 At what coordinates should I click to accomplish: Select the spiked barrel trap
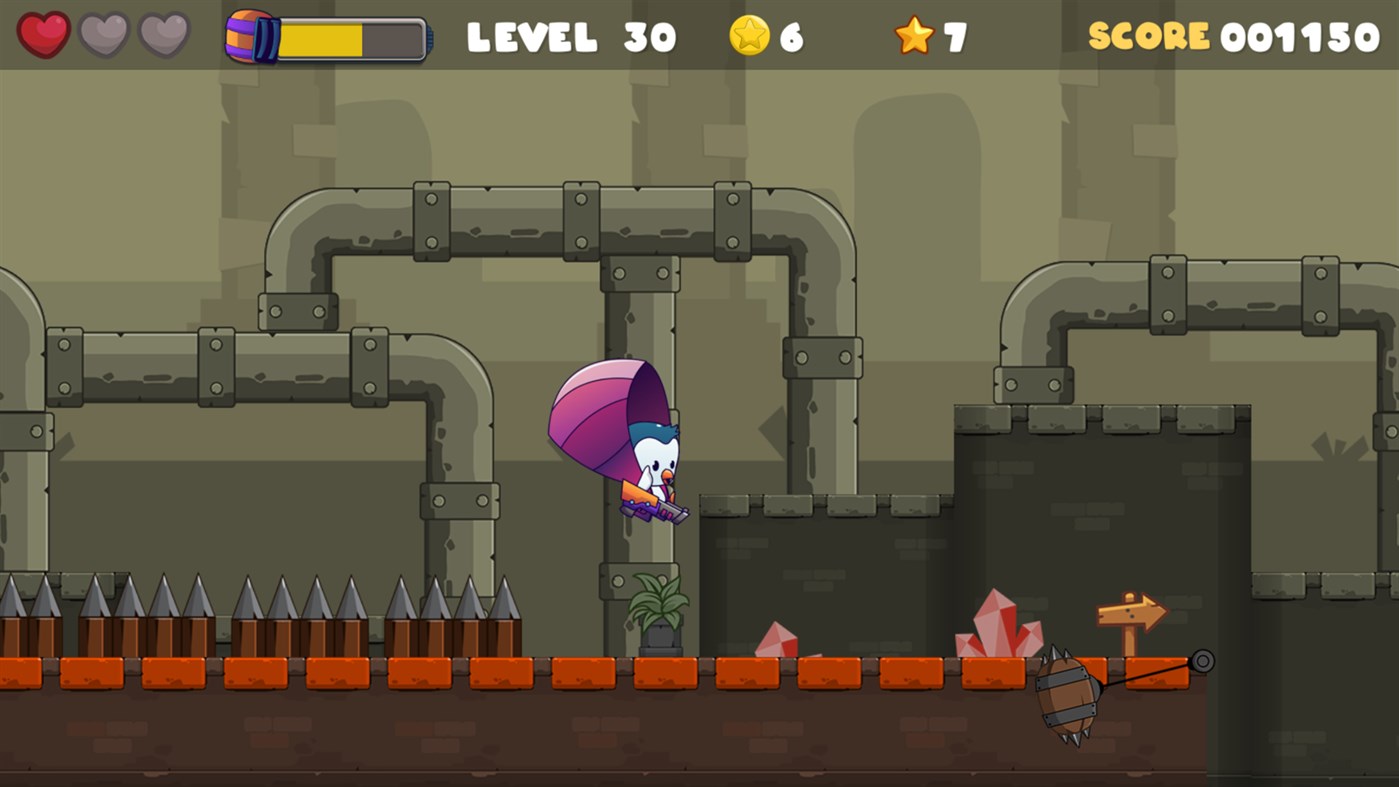1066,694
